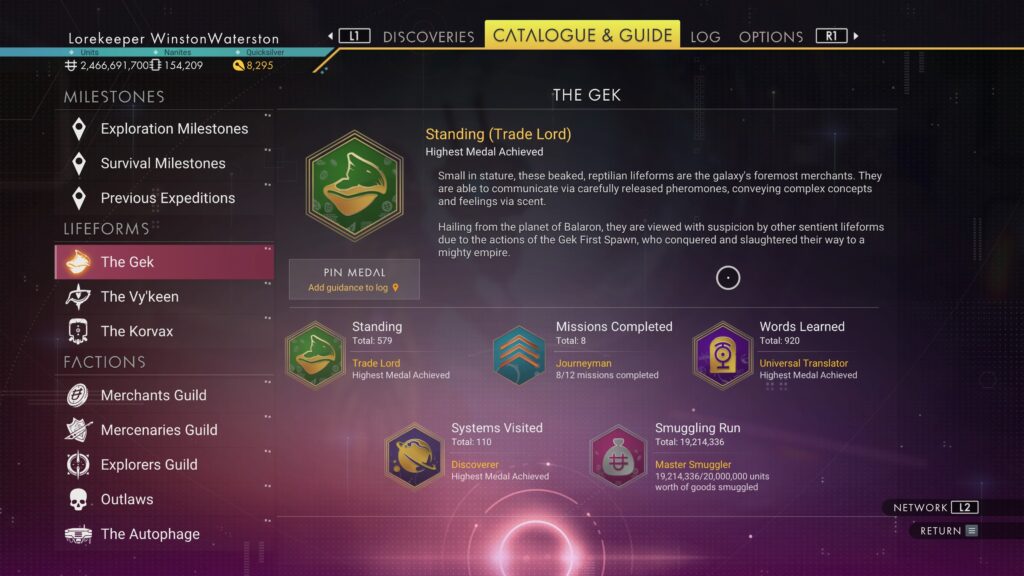This screenshot has height=576, width=1024.
Task: Switch to the Discoveries tab
Action: tap(428, 37)
